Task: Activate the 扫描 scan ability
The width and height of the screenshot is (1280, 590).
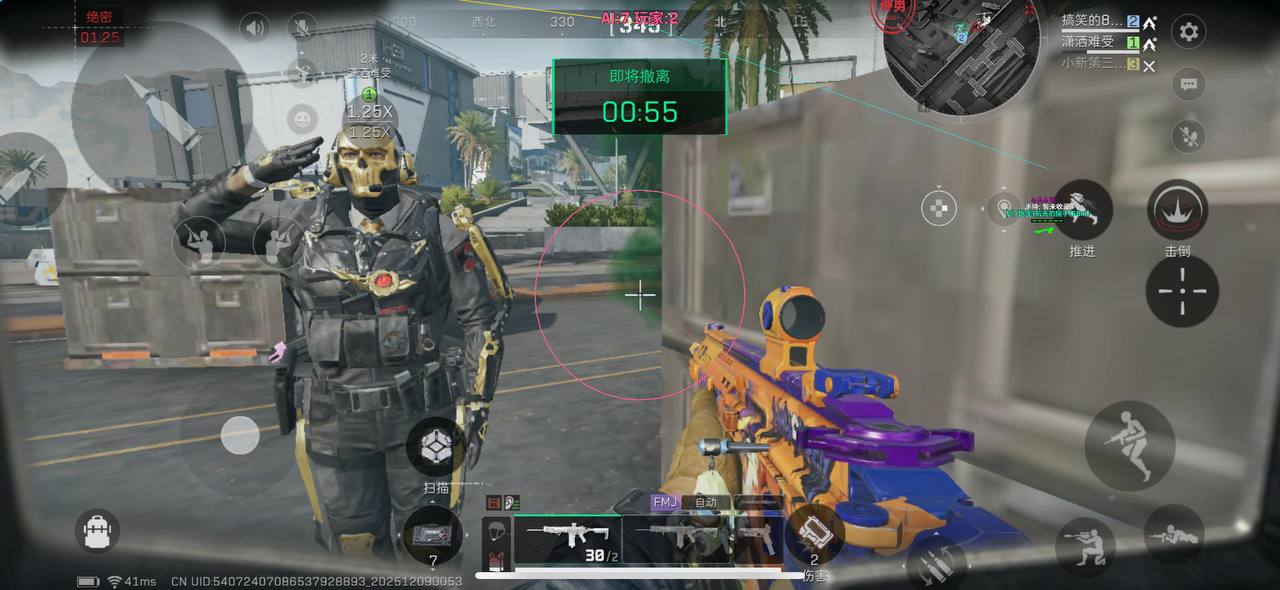Action: [x=436, y=446]
